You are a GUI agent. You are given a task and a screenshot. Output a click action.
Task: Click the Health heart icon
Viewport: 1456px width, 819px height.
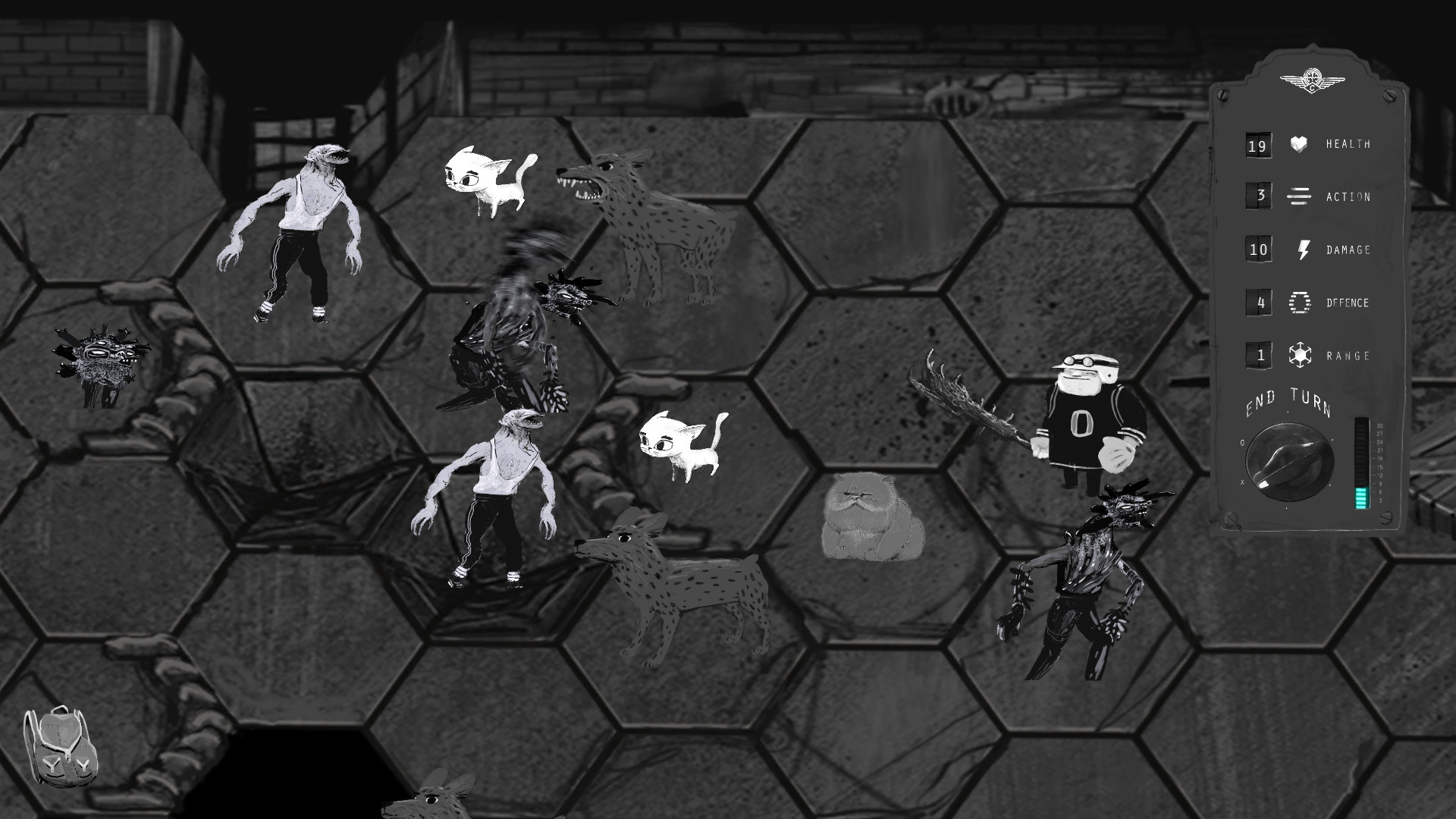(x=1298, y=144)
